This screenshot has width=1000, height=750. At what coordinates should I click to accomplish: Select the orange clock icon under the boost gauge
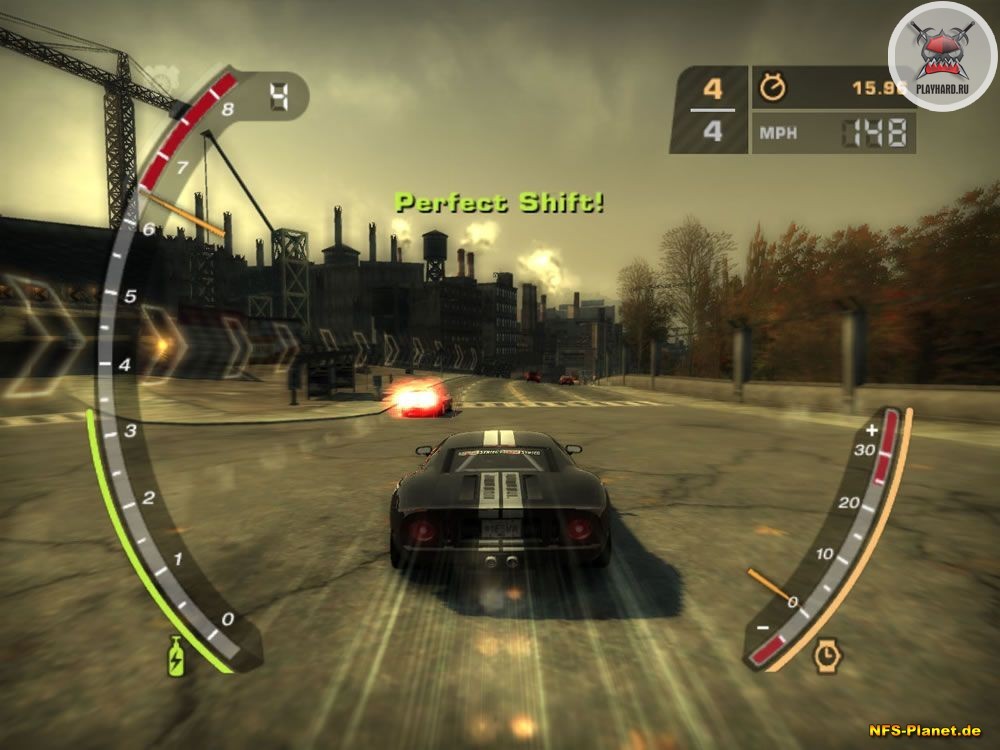826,655
